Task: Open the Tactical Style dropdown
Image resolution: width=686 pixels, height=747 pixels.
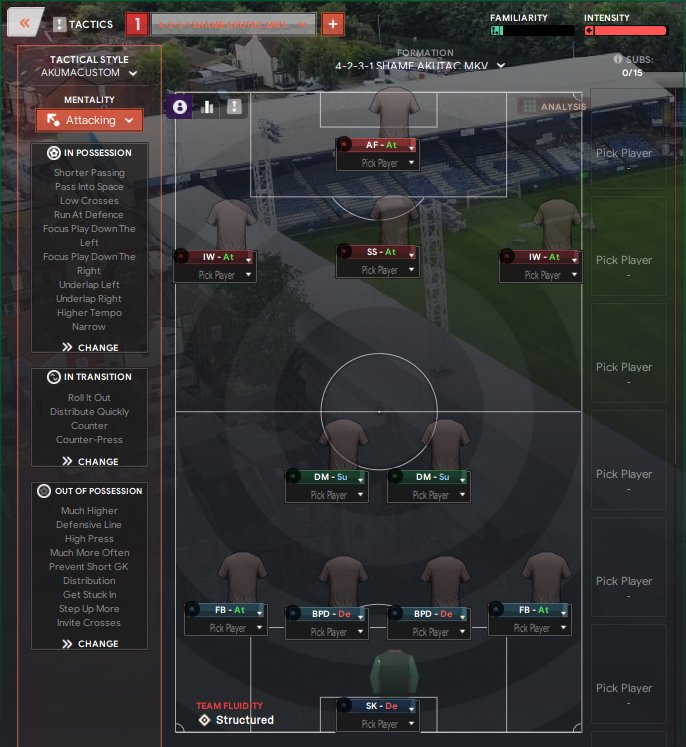Action: coord(89,73)
